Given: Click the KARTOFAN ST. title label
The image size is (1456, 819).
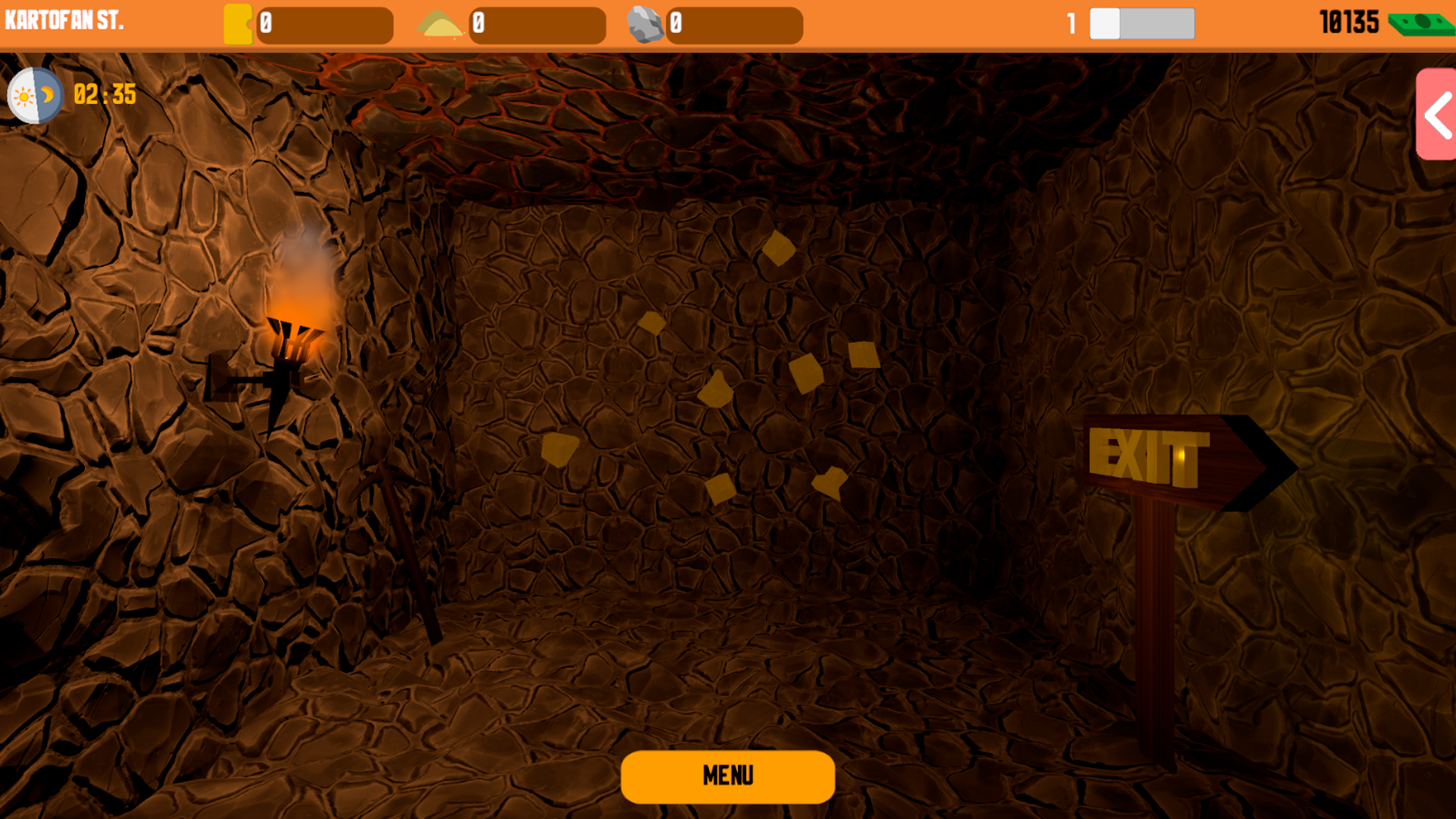Looking at the screenshot, I should tap(64, 20).
